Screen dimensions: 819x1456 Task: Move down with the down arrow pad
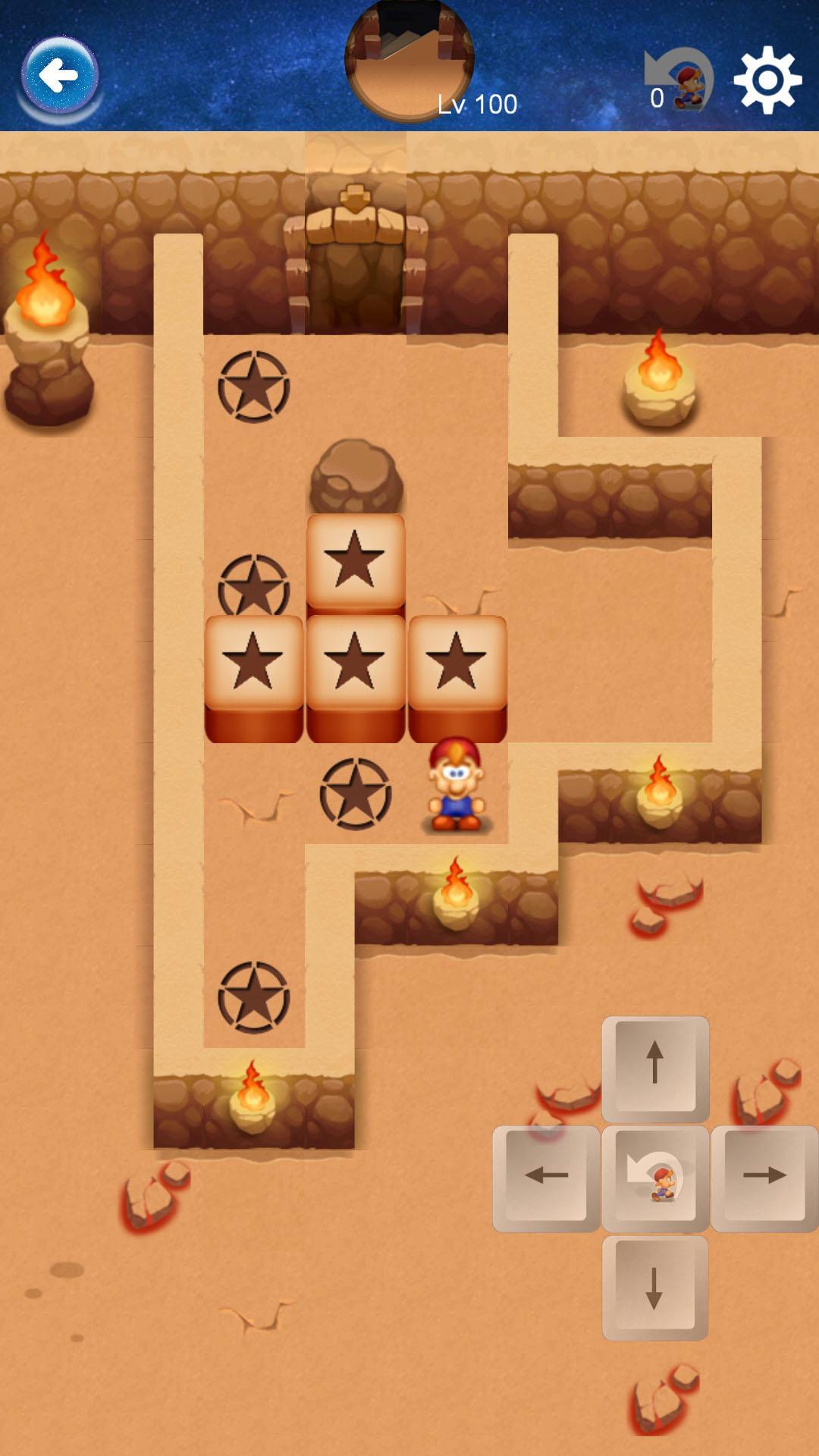coord(655,1286)
